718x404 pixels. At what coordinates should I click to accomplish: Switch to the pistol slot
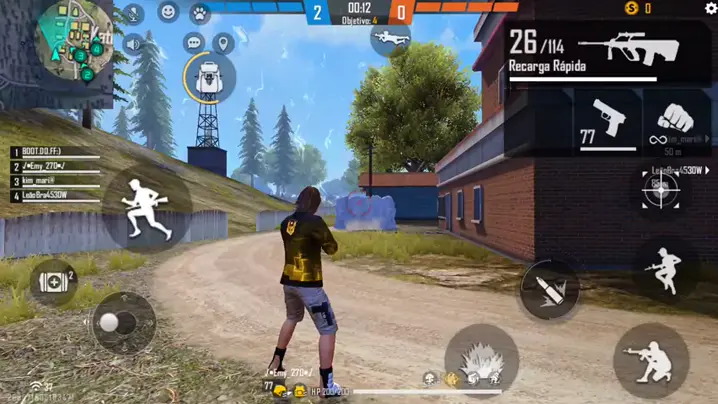click(x=607, y=121)
